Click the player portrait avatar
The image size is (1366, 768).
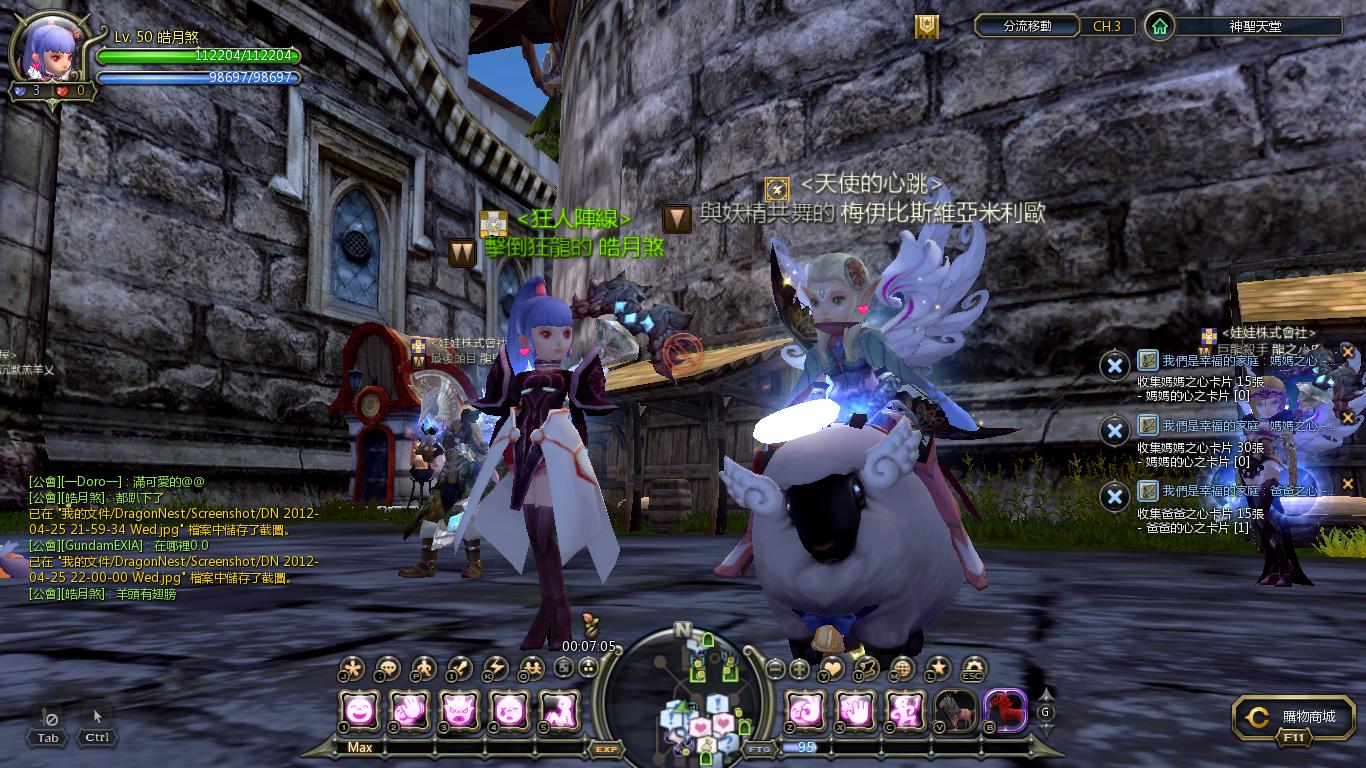coord(49,52)
